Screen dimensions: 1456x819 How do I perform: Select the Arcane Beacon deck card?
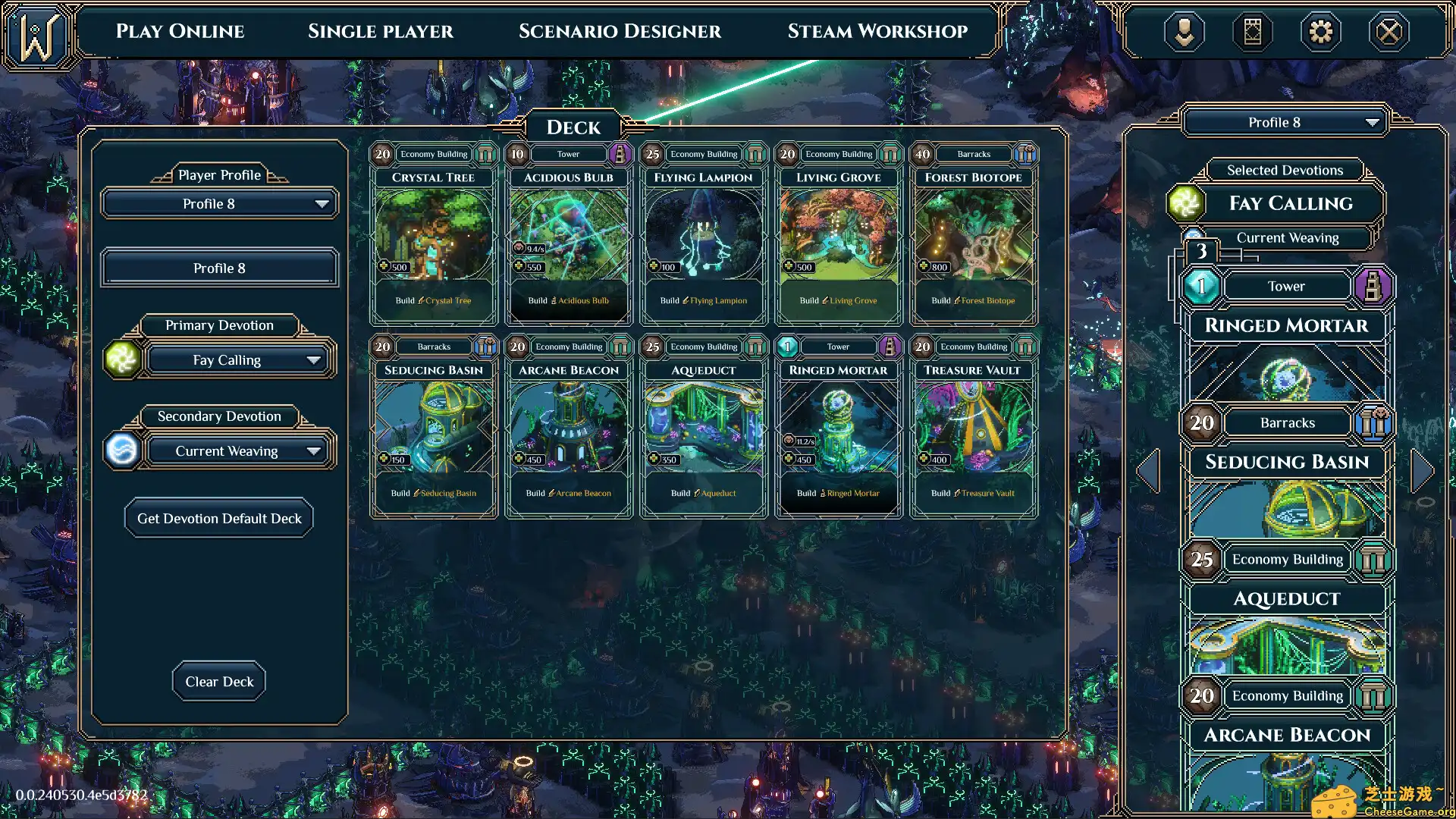point(569,428)
